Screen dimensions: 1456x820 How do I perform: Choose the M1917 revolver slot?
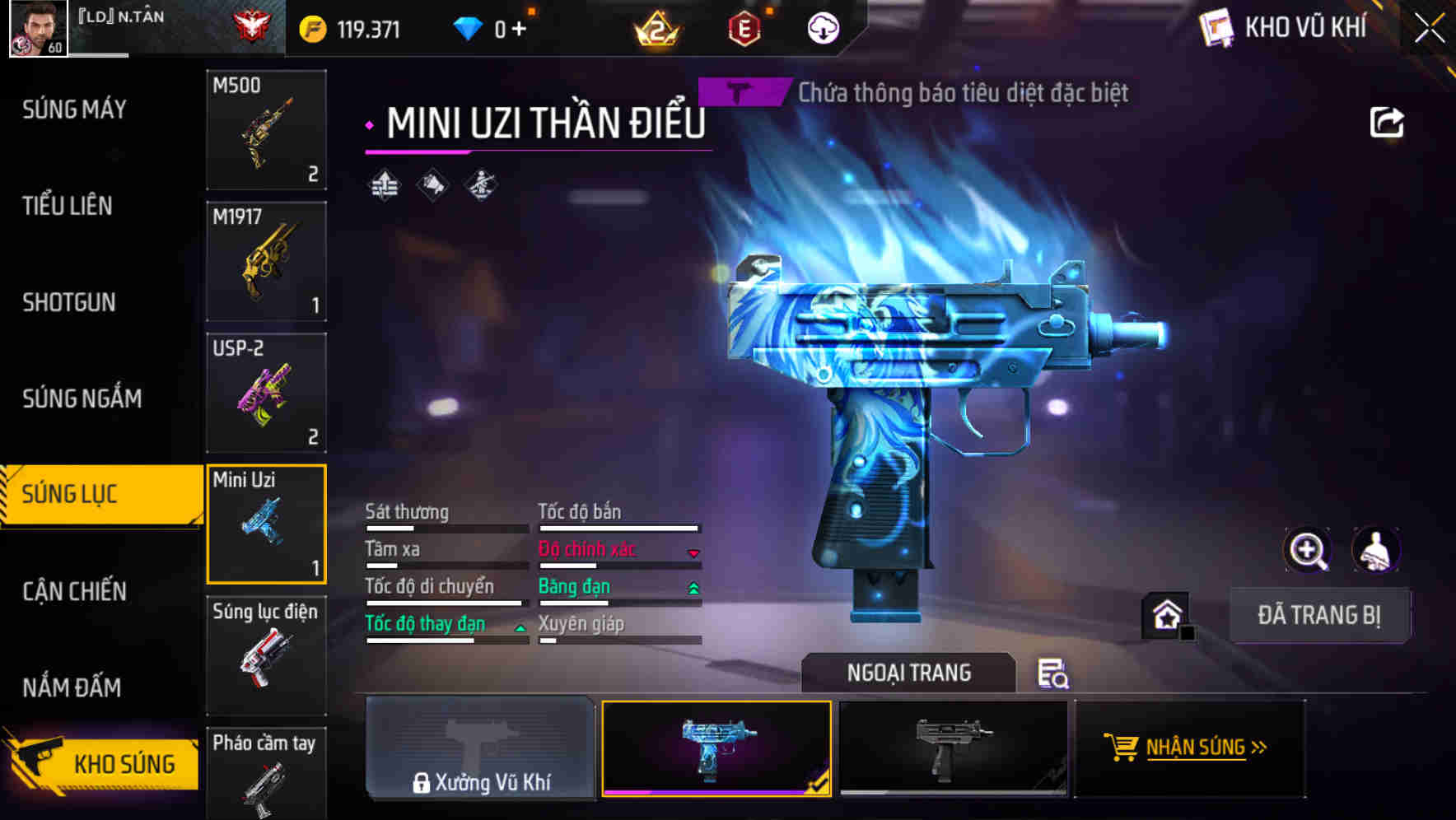266,262
